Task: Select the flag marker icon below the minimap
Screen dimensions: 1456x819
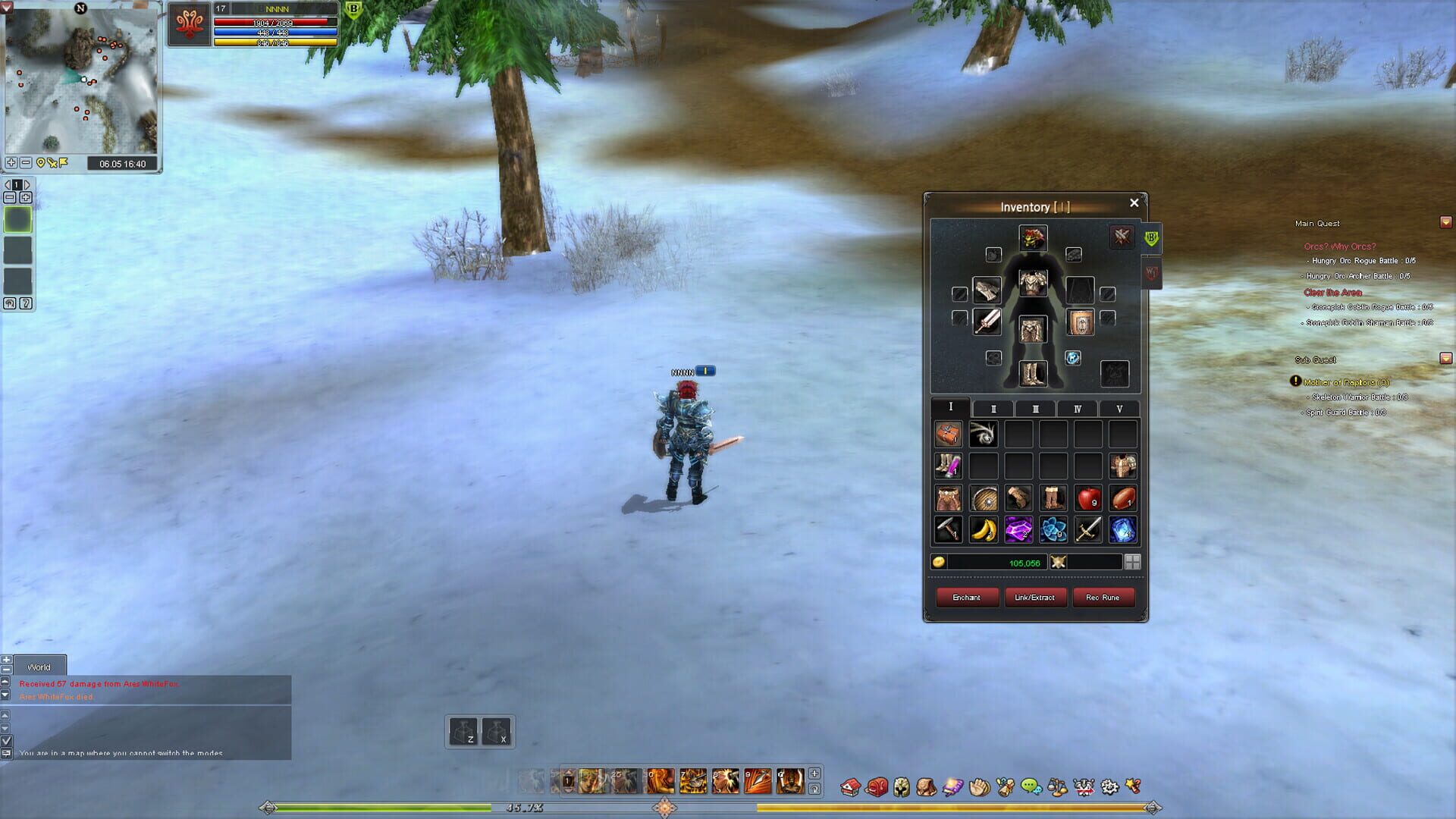Action: tap(63, 162)
